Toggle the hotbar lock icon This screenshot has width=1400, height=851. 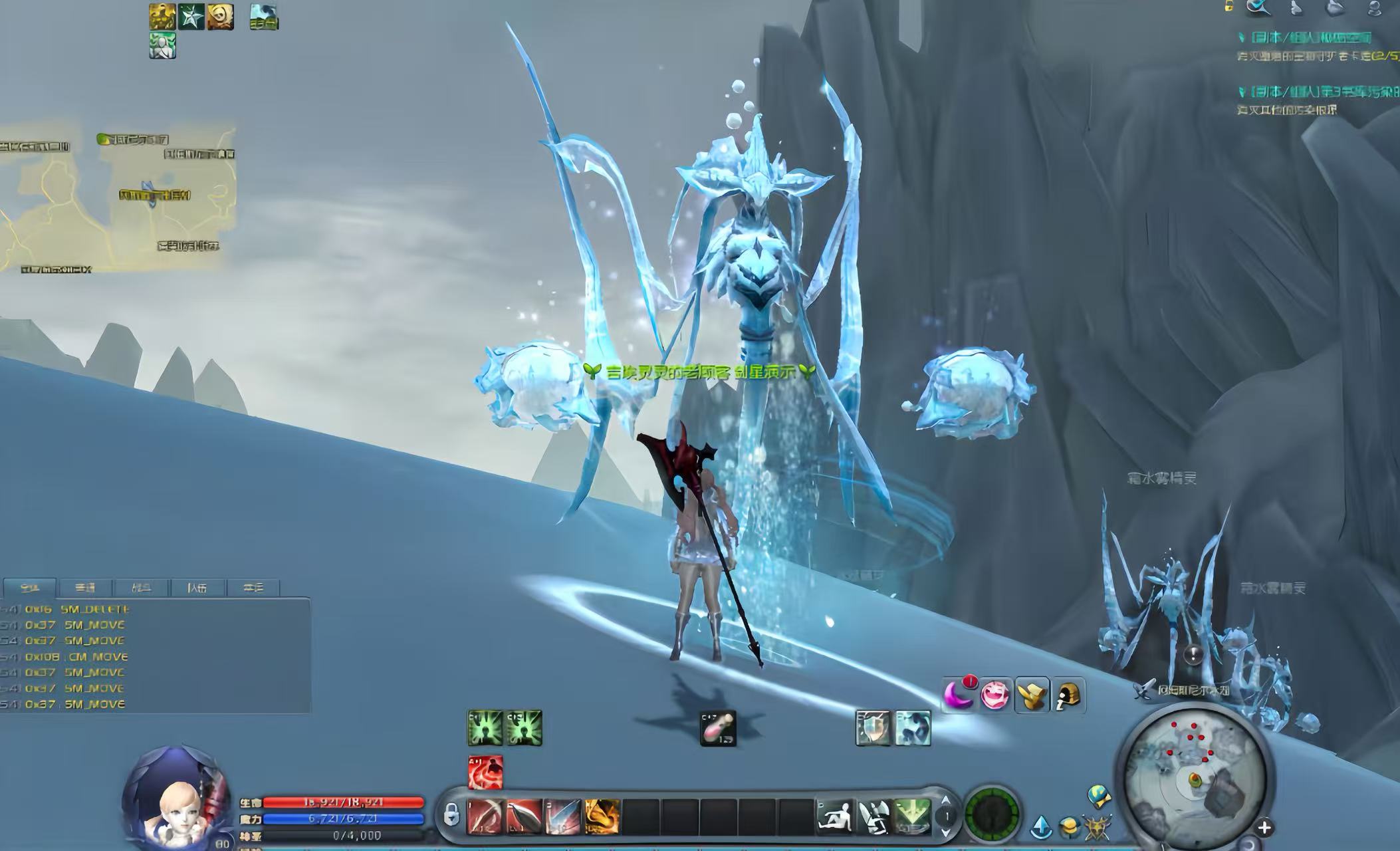tap(451, 814)
